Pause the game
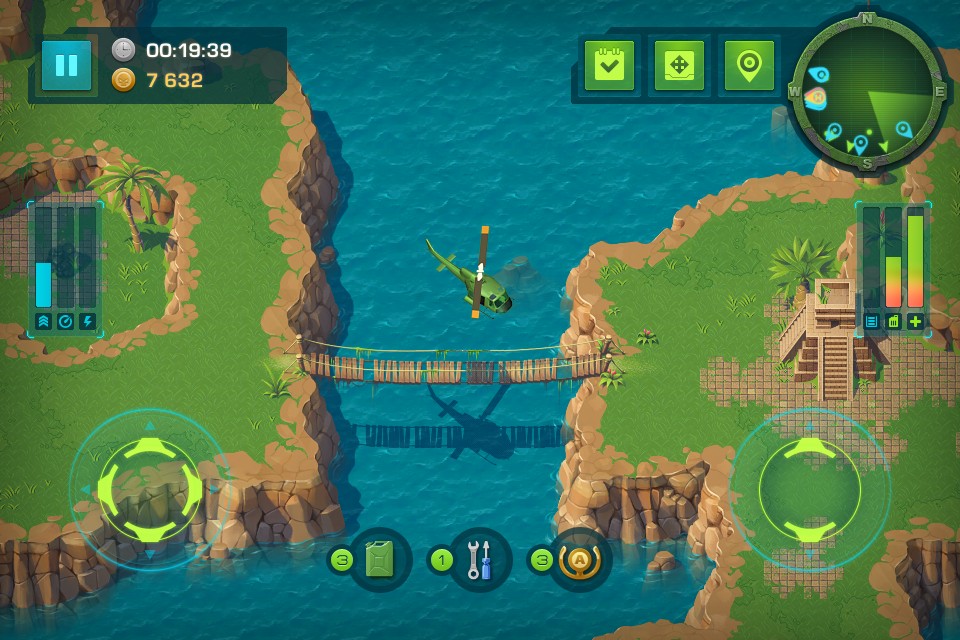This screenshot has height=640, width=960. tap(67, 66)
